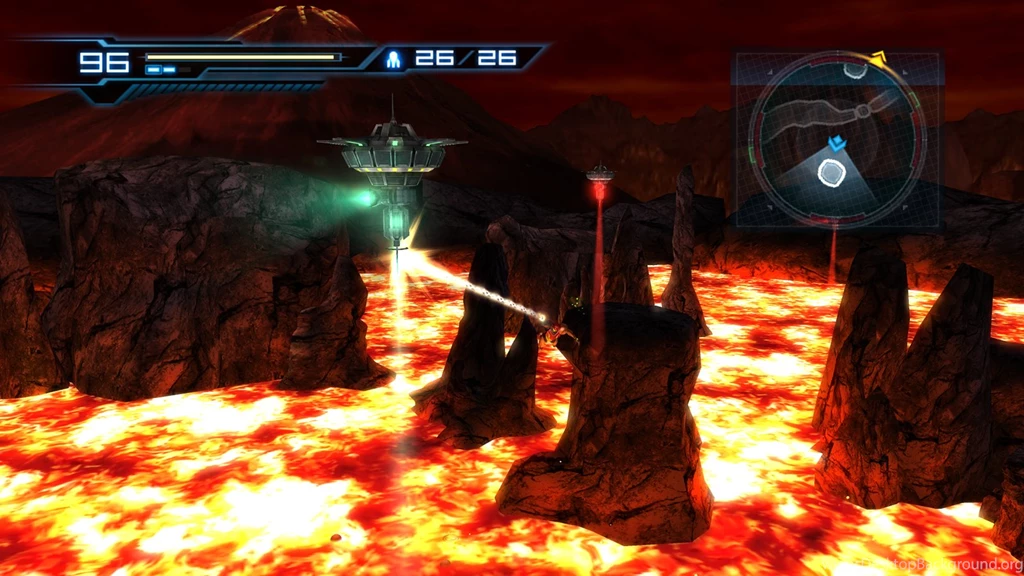Viewport: 1024px width, 576px height.
Task: Click the blue player arrow on the minimap
Action: click(836, 145)
